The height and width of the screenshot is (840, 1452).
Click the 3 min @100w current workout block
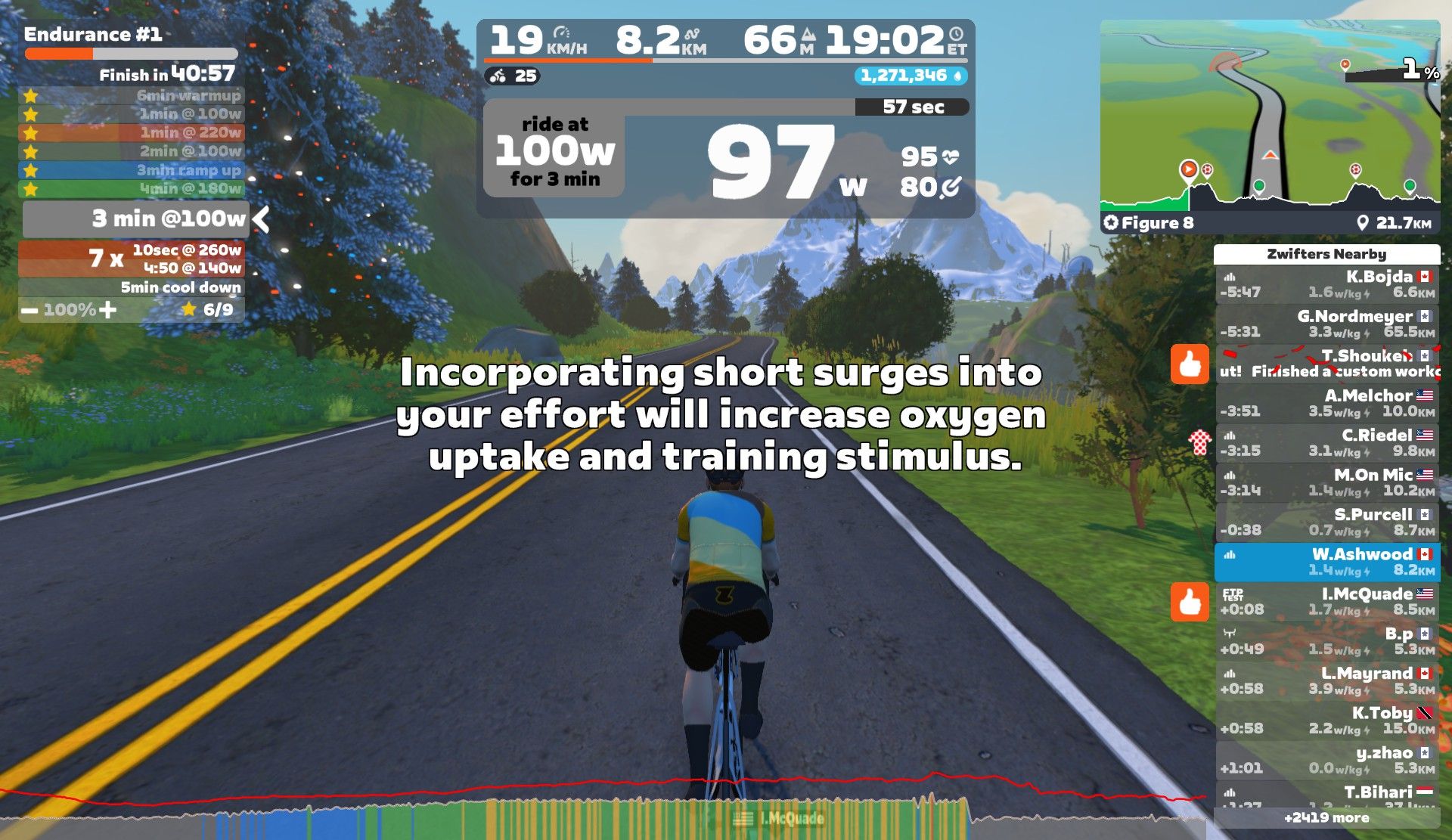136,219
